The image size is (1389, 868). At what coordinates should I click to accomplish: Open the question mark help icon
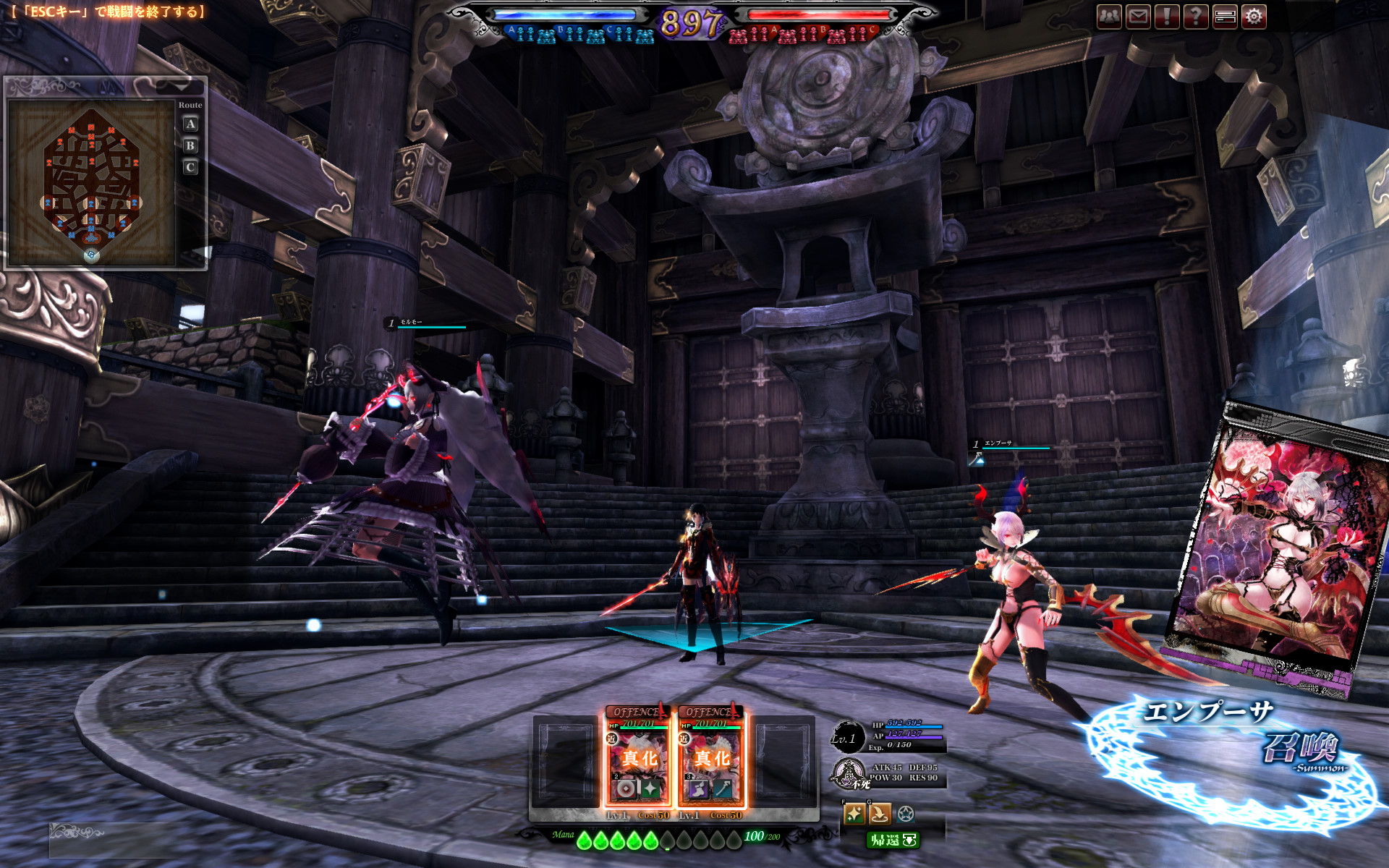tap(1196, 17)
